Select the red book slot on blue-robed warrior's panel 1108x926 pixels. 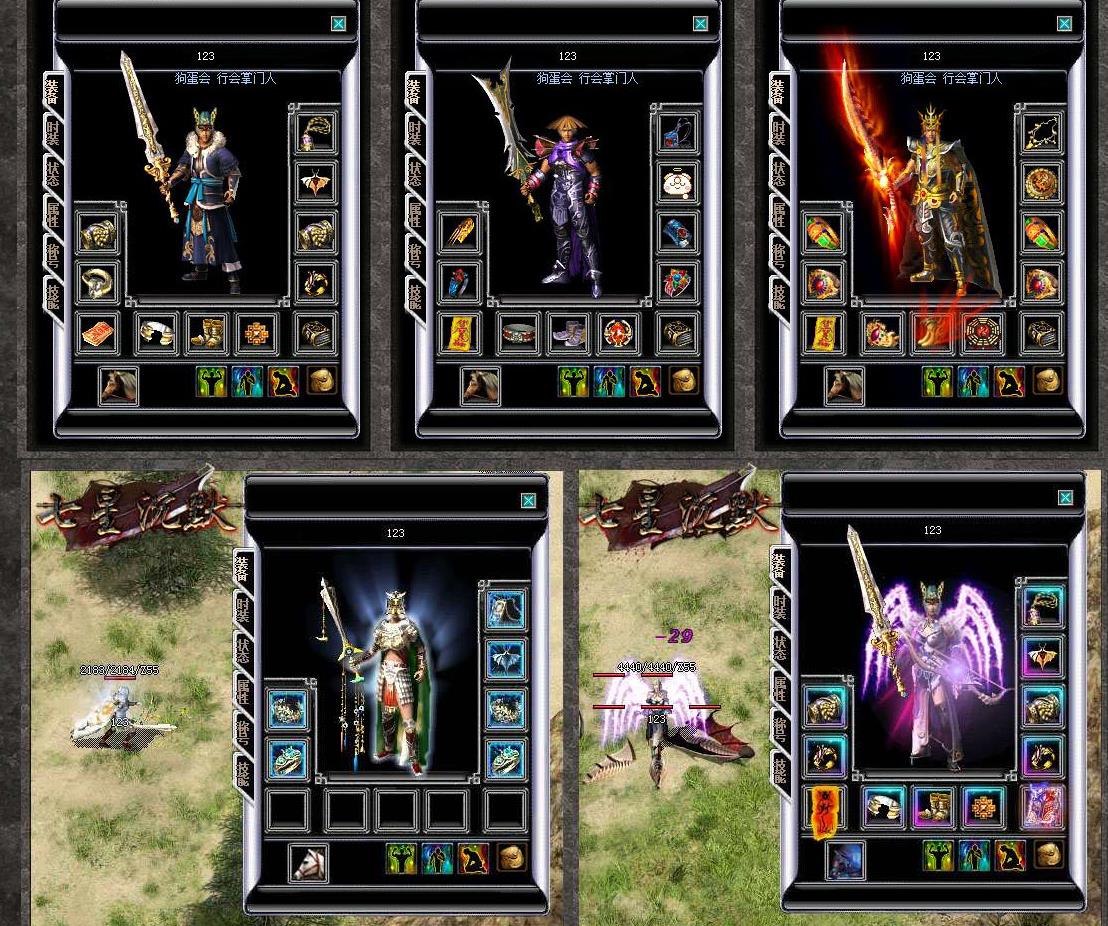click(98, 334)
